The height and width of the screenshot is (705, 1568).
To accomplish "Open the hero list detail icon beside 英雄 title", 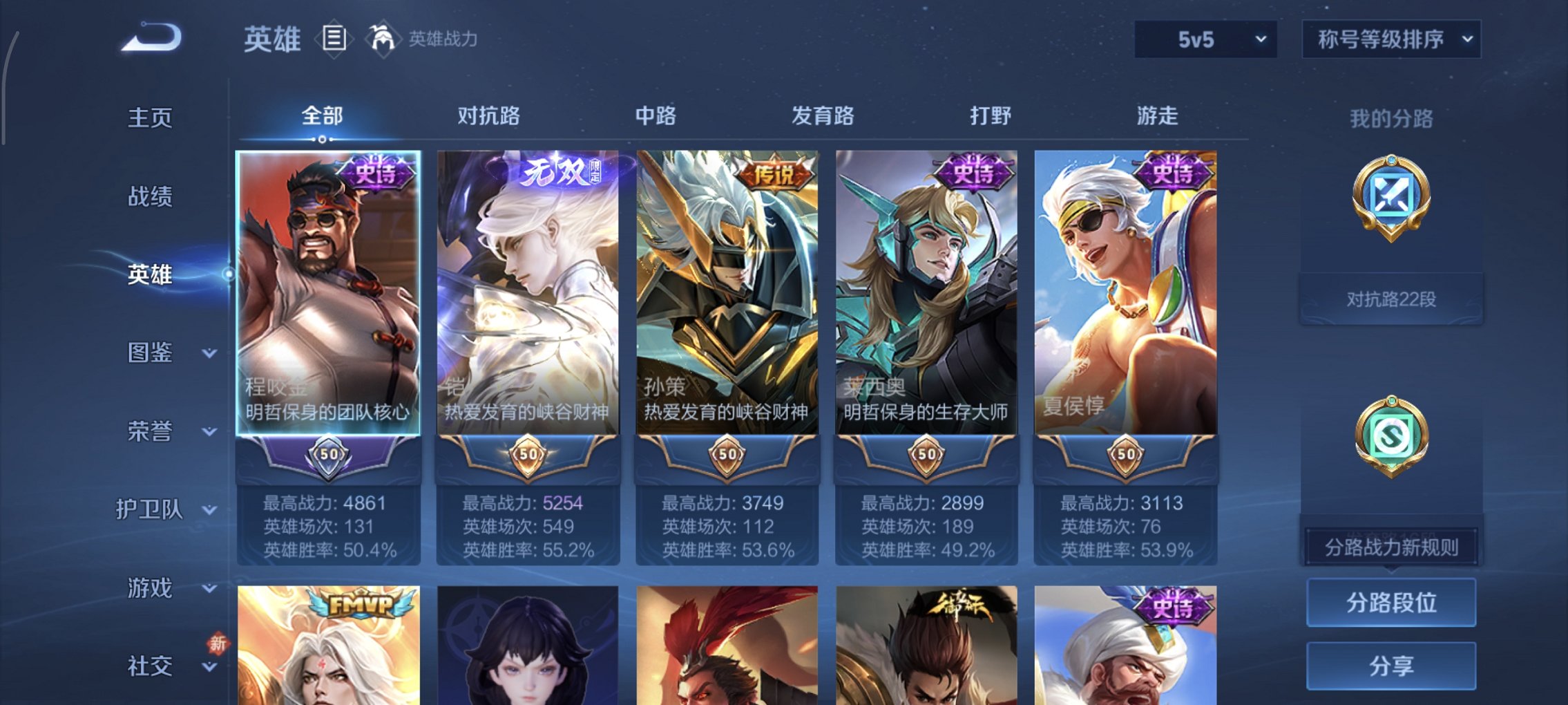I will 336,39.
